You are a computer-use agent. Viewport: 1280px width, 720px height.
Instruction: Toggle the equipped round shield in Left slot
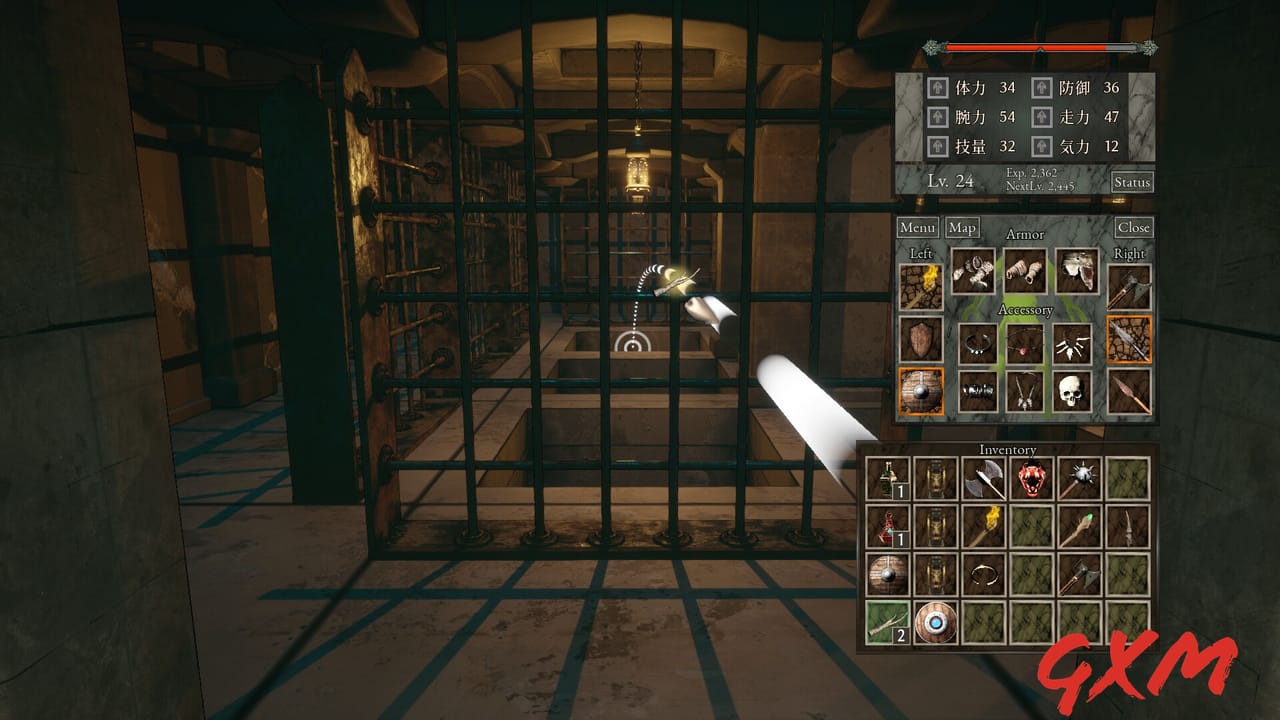click(921, 389)
